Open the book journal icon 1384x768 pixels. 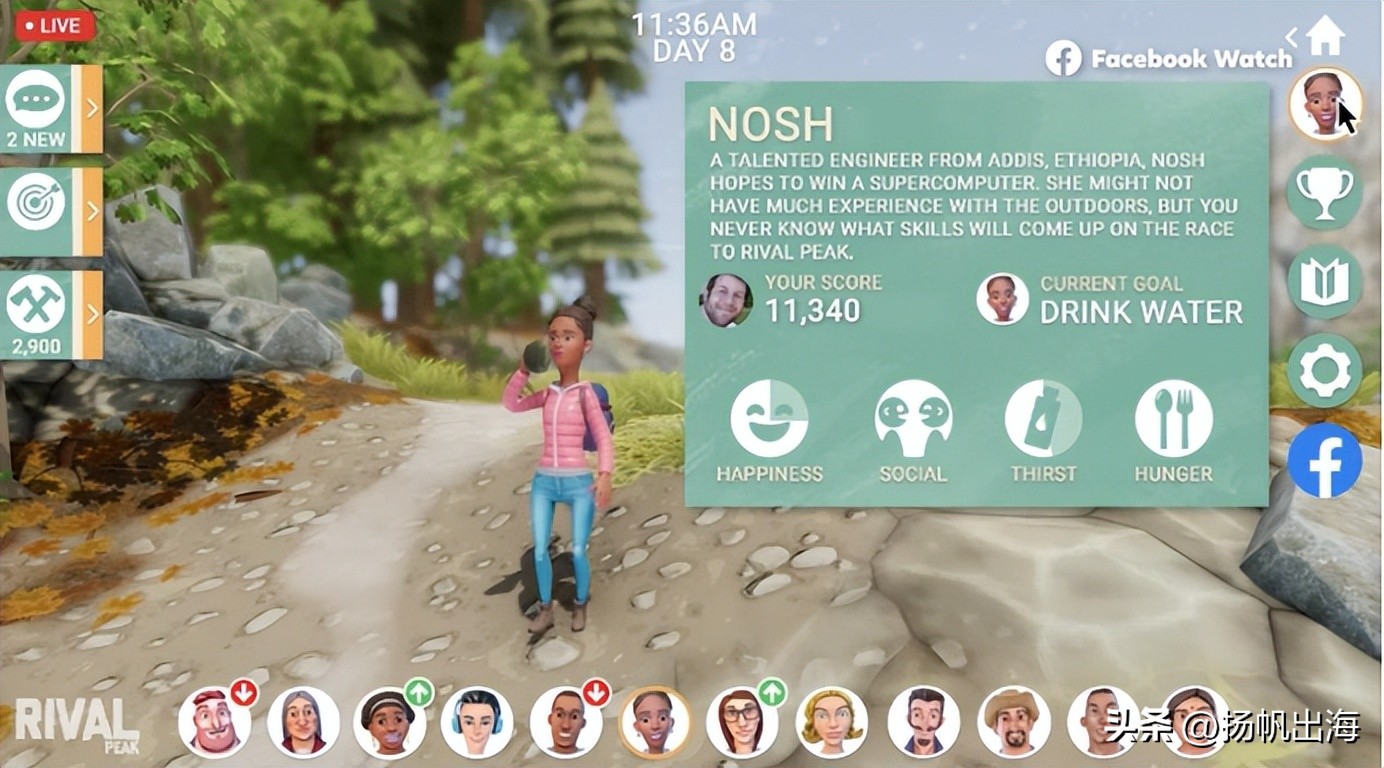pos(1324,281)
